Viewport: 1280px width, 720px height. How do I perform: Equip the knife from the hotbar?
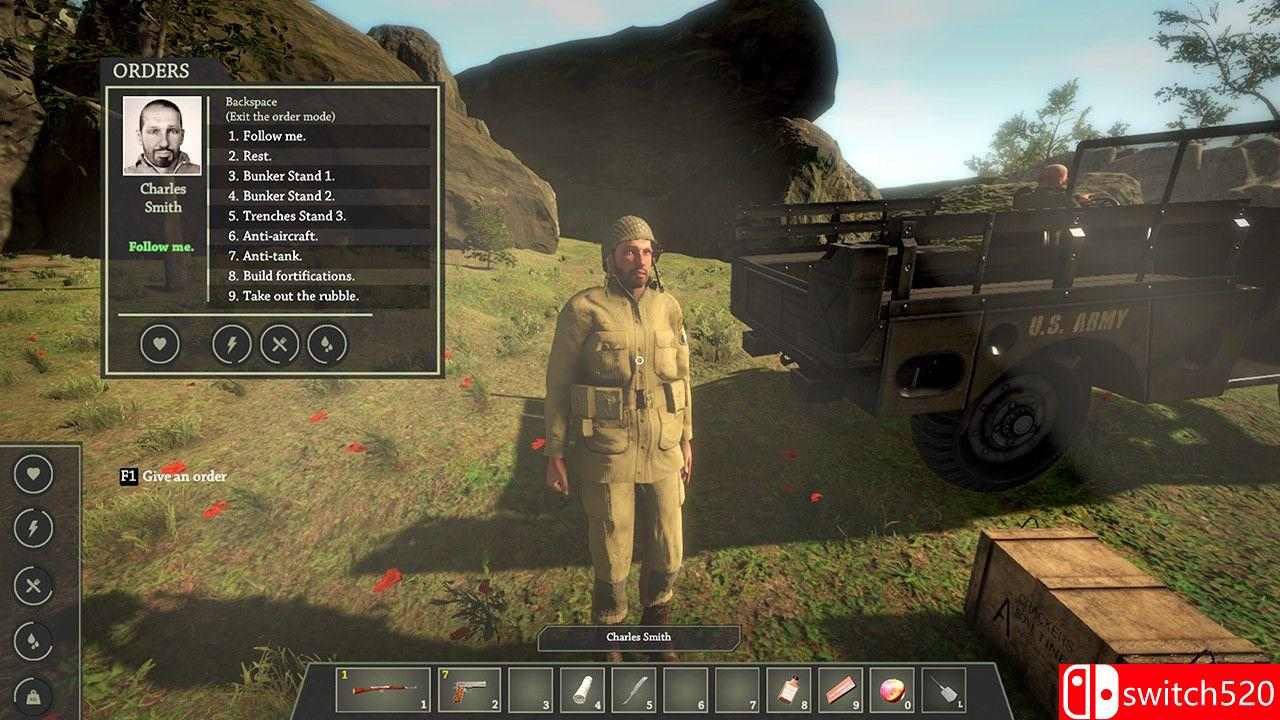pos(634,689)
